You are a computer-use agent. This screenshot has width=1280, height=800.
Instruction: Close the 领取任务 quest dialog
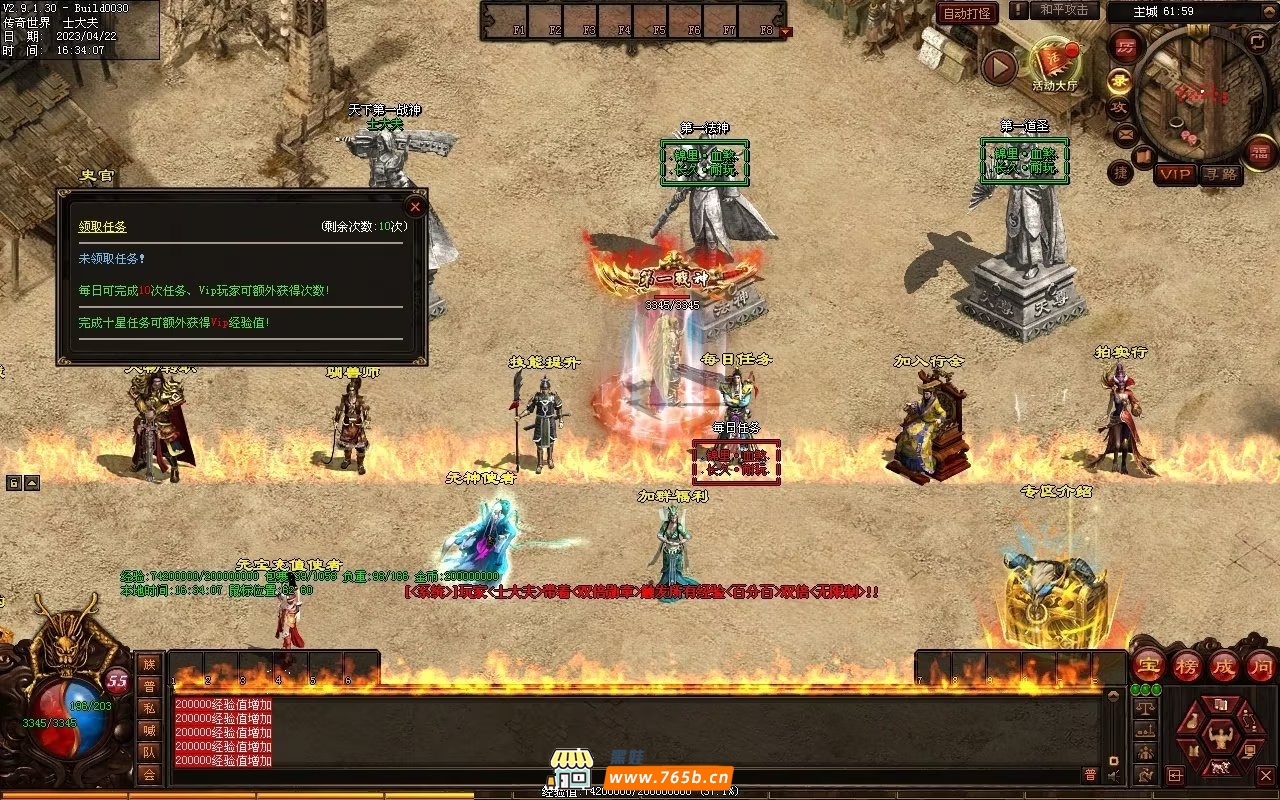pos(415,207)
